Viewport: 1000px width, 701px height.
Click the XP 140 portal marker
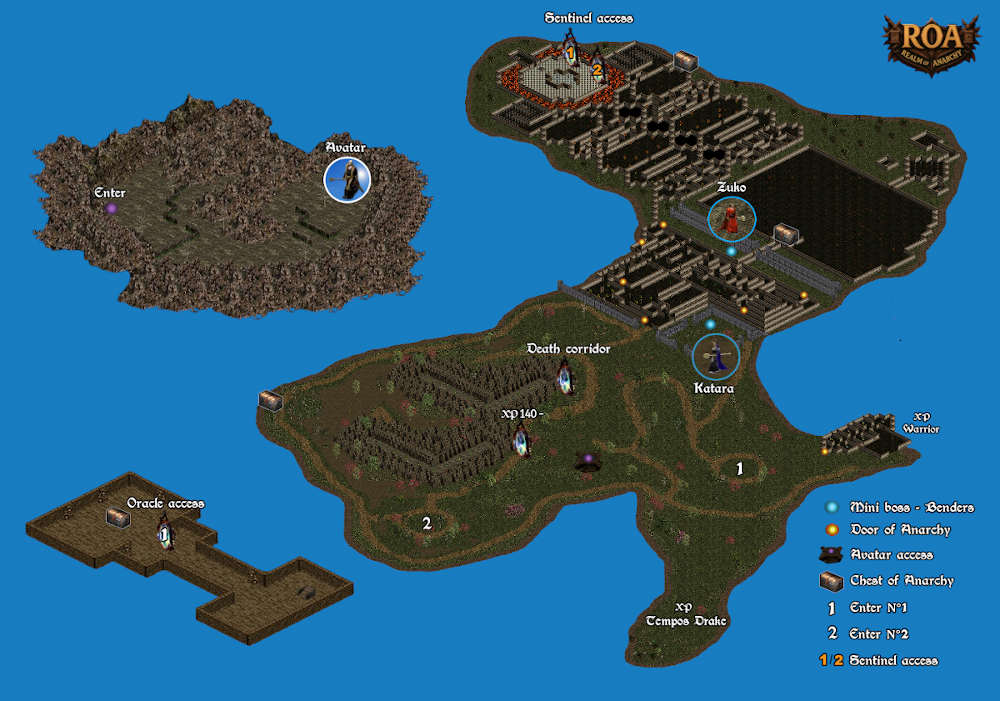521,440
